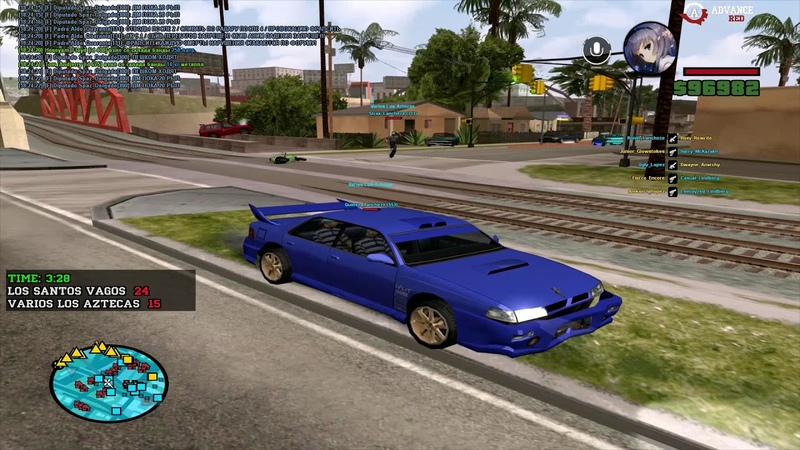Click the oval radar minimap
This screenshot has width=800, height=450.
[x=109, y=383]
